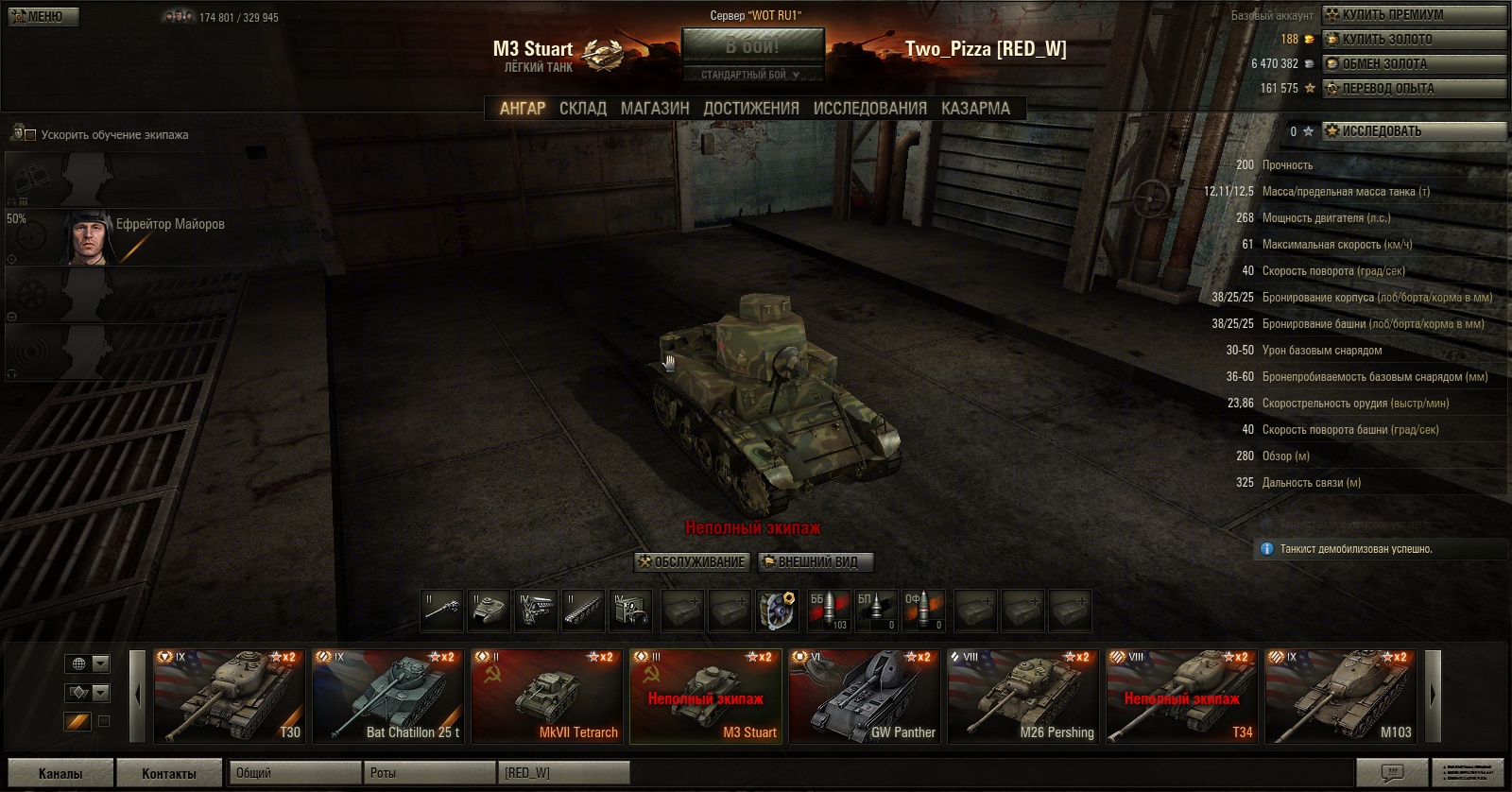The width and height of the screenshot is (1512, 792).
Task: Open СТАНДАРТНЫЙ БОЙ battle type dropdown
Action: coord(752,75)
